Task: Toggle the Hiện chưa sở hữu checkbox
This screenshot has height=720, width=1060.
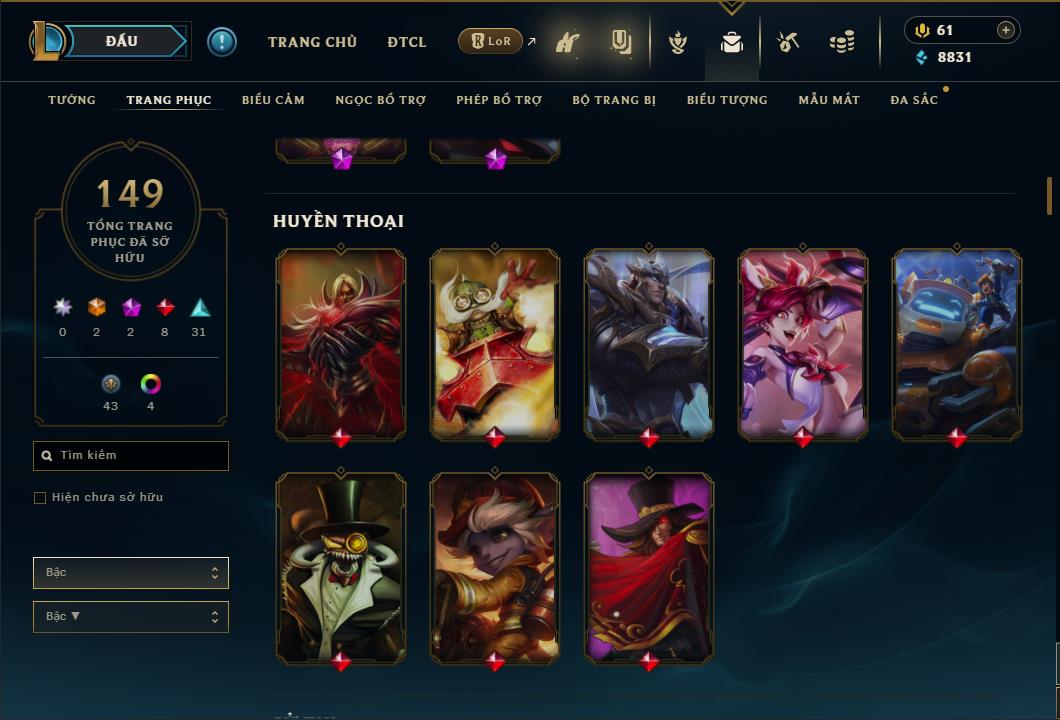Action: point(40,498)
